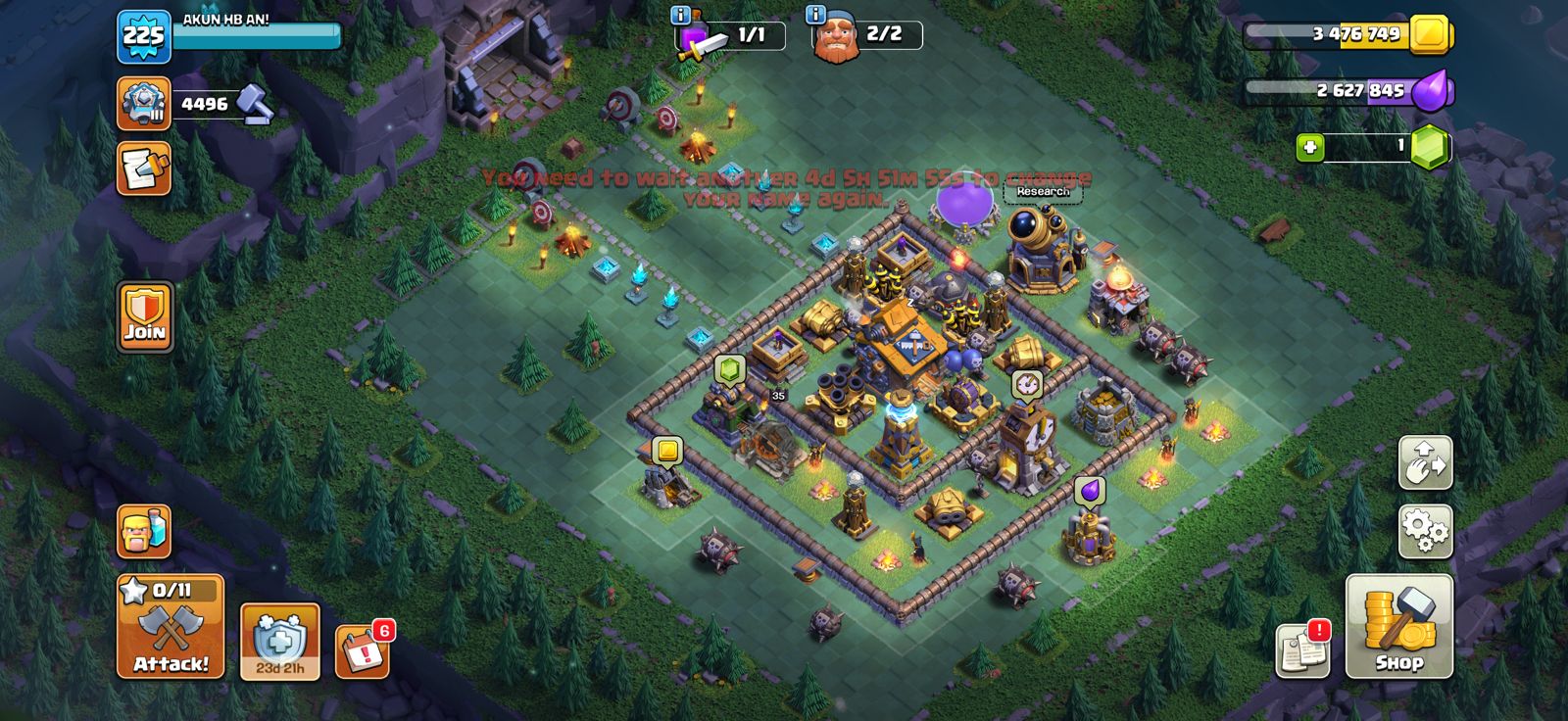Open the shield timer showing 23d 21h

(x=280, y=641)
